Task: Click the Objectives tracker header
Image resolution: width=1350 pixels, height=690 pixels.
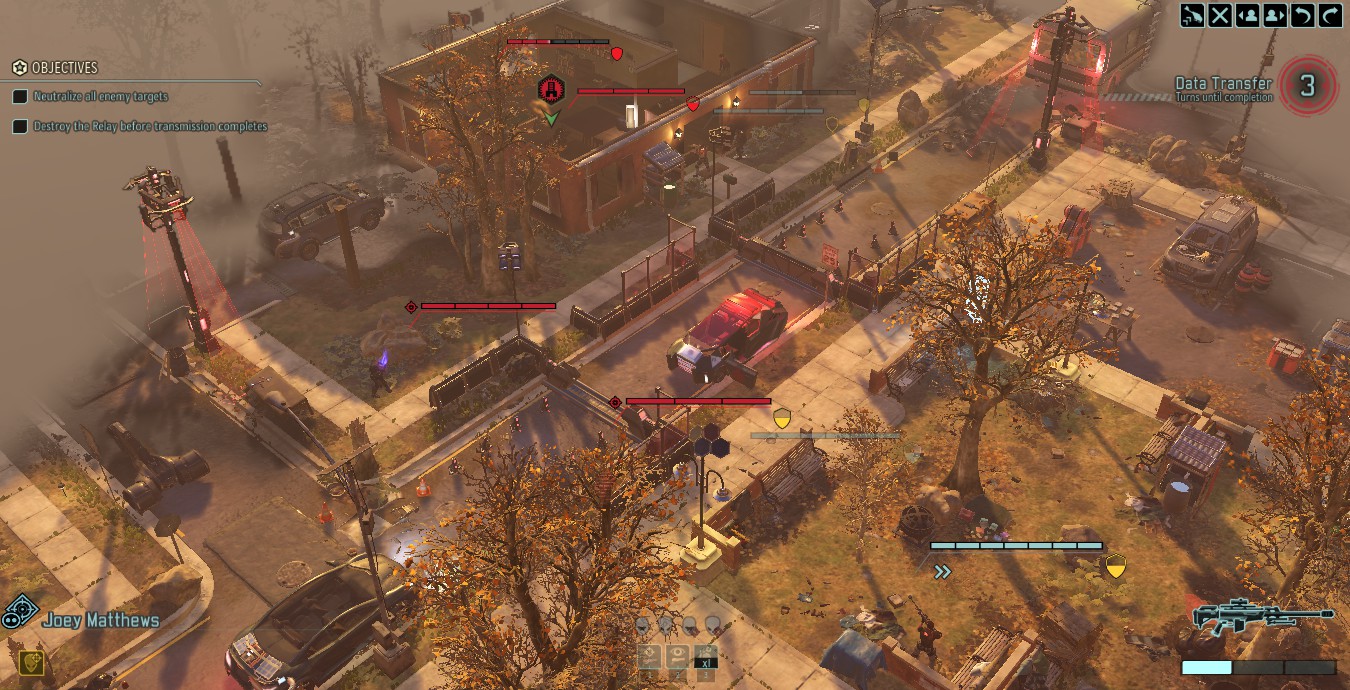Action: tap(64, 68)
